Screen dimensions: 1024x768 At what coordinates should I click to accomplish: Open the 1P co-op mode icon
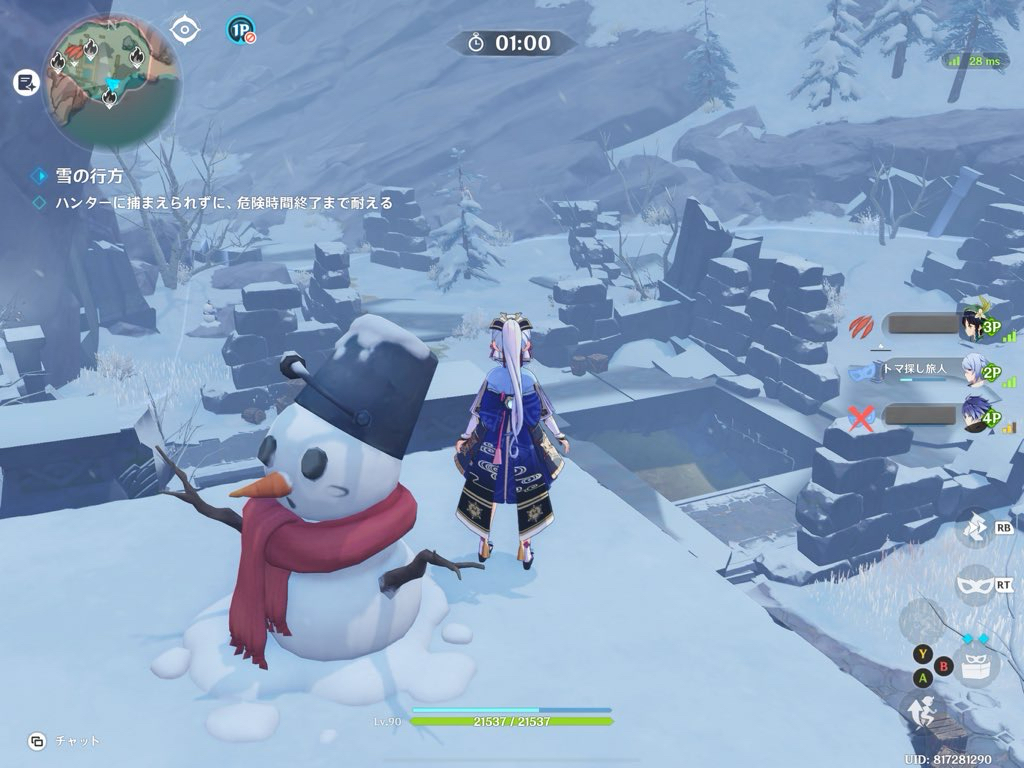[x=240, y=31]
